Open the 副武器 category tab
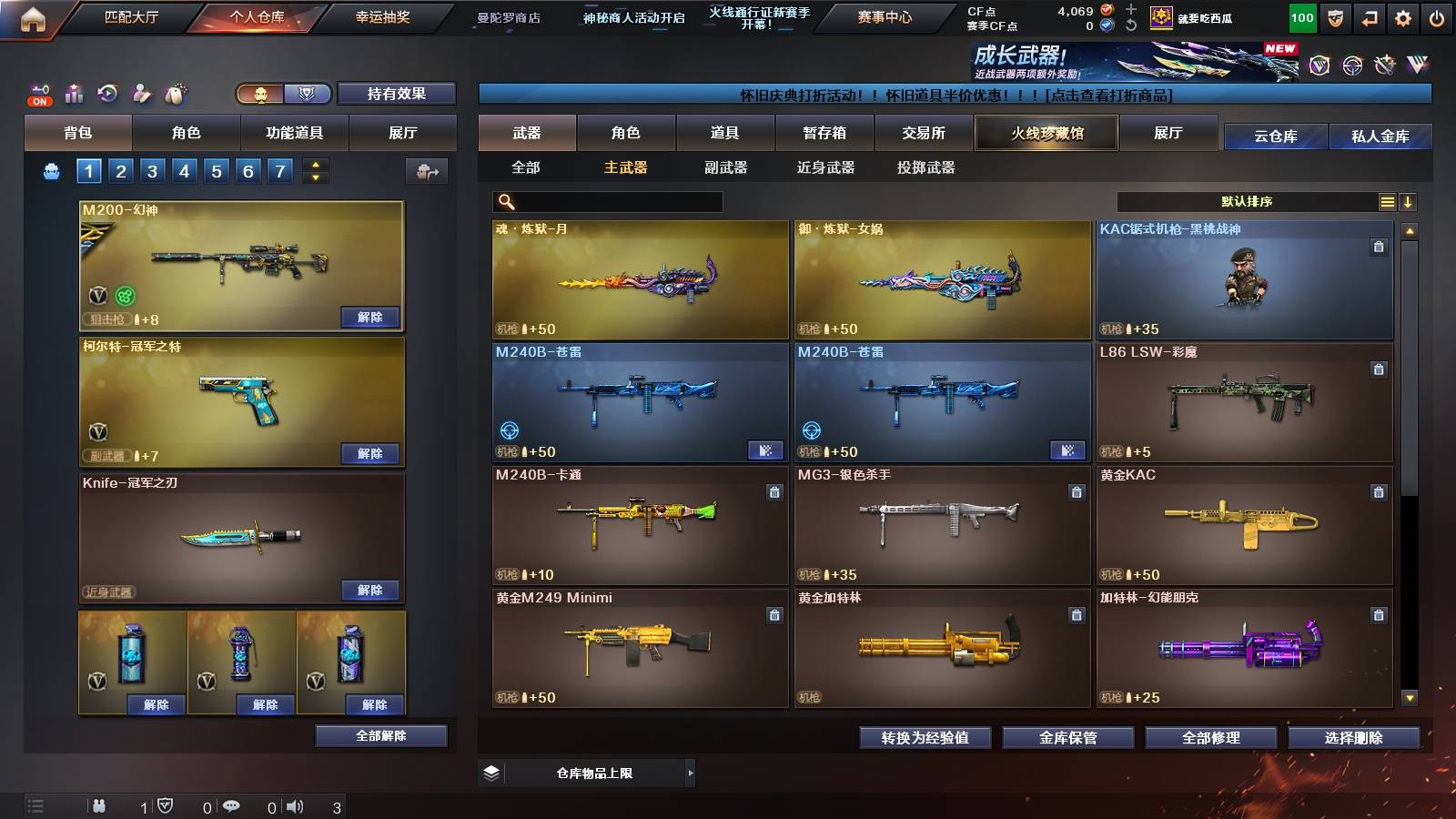The width and height of the screenshot is (1456, 819). [x=728, y=168]
